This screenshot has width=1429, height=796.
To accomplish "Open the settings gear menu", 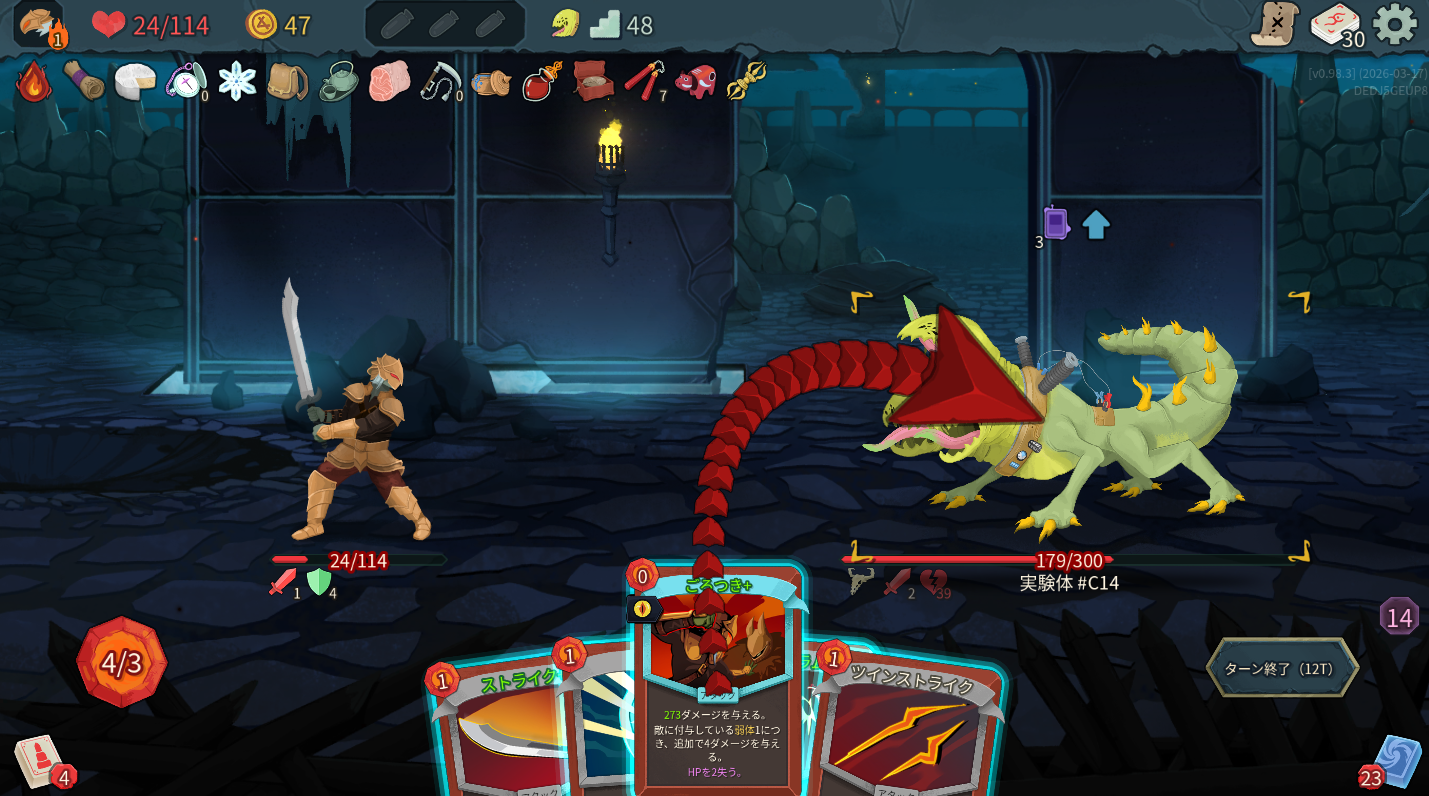I will [1394, 24].
